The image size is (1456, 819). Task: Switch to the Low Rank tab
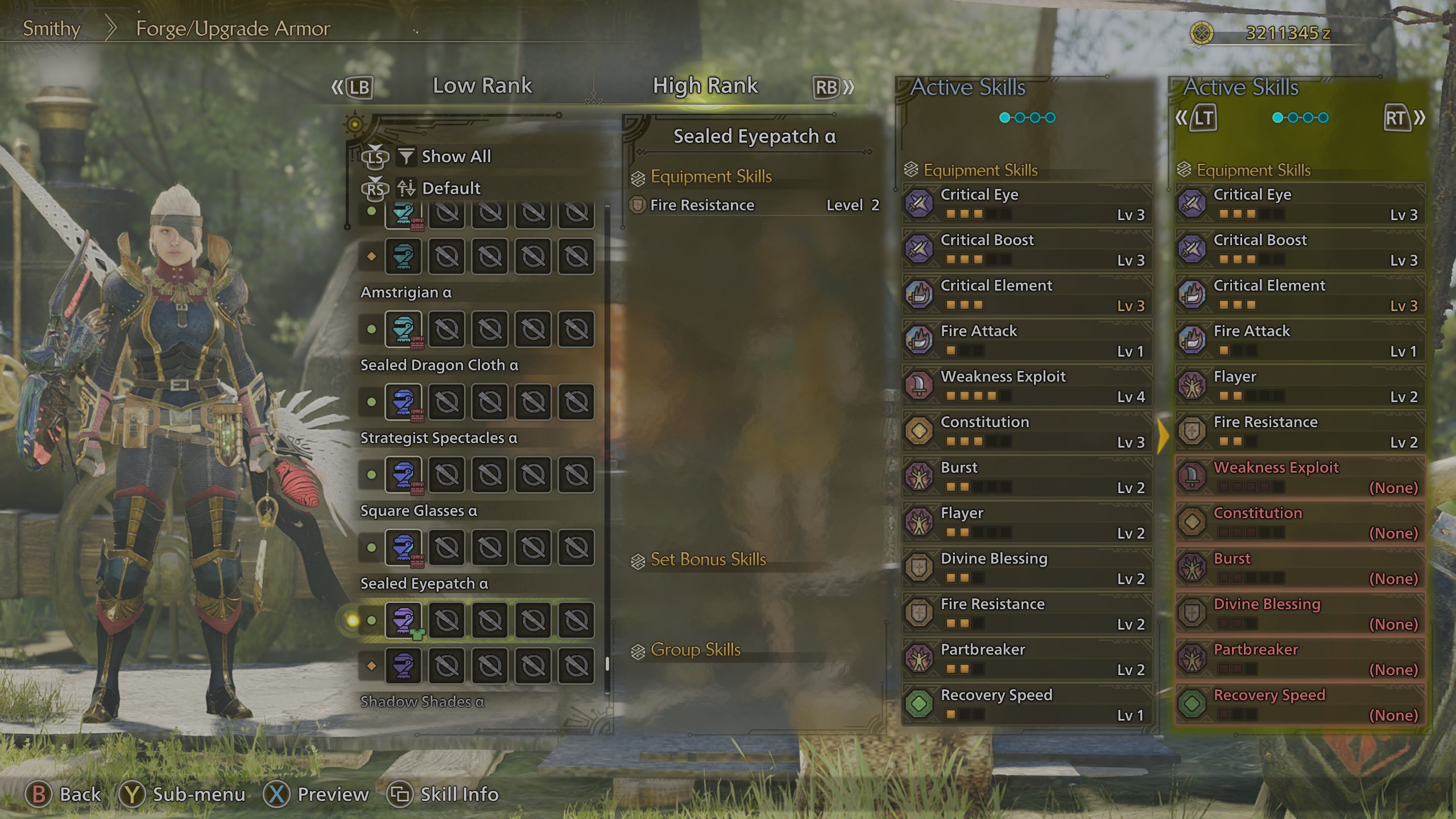click(482, 86)
